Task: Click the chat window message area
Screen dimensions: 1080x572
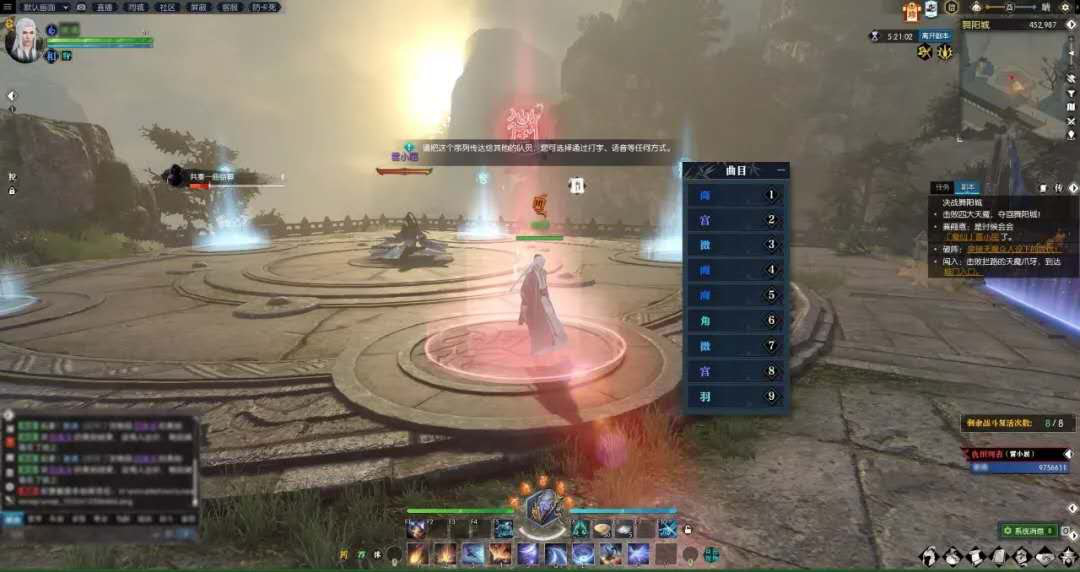Action: pyautogui.click(x=100, y=460)
